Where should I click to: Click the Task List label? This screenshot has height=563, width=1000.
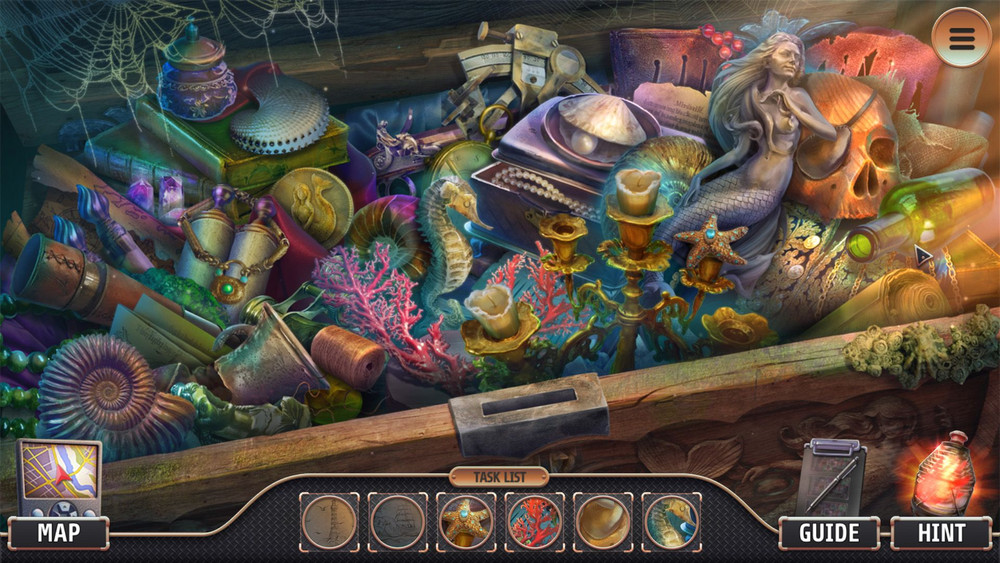tap(499, 477)
